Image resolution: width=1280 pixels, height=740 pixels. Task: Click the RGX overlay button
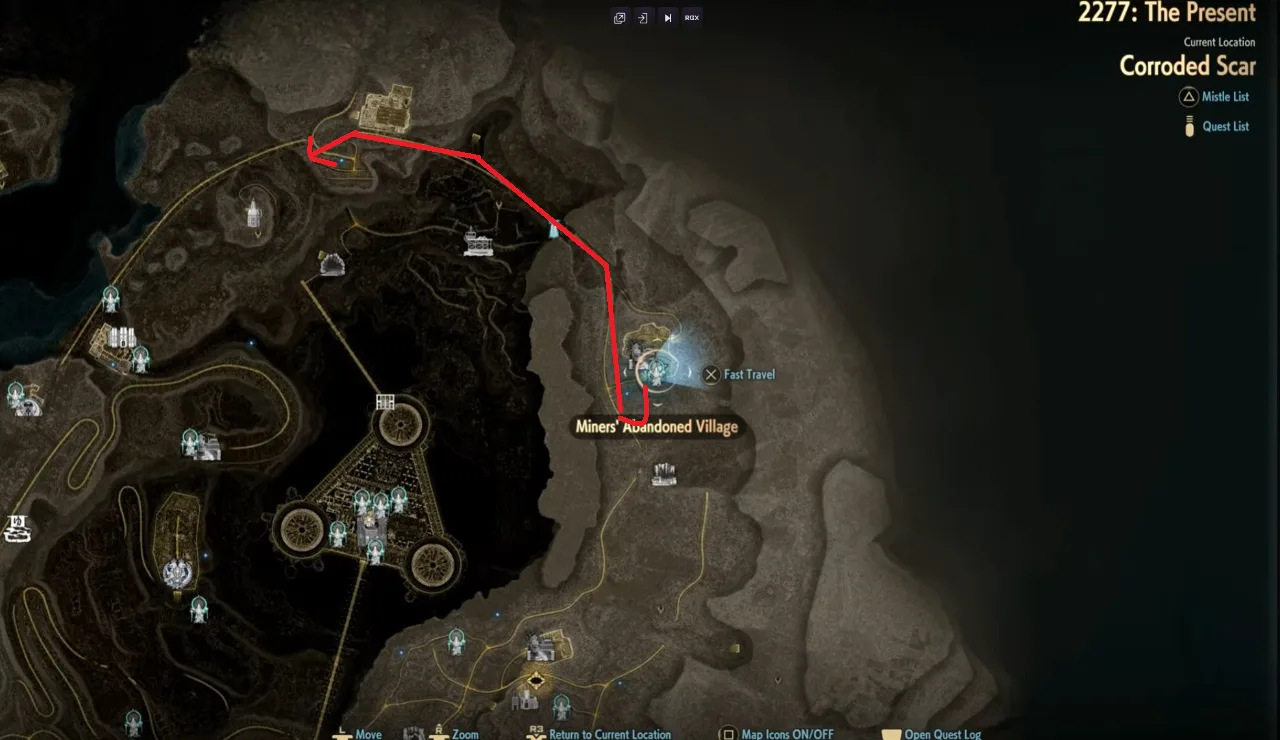pos(692,18)
